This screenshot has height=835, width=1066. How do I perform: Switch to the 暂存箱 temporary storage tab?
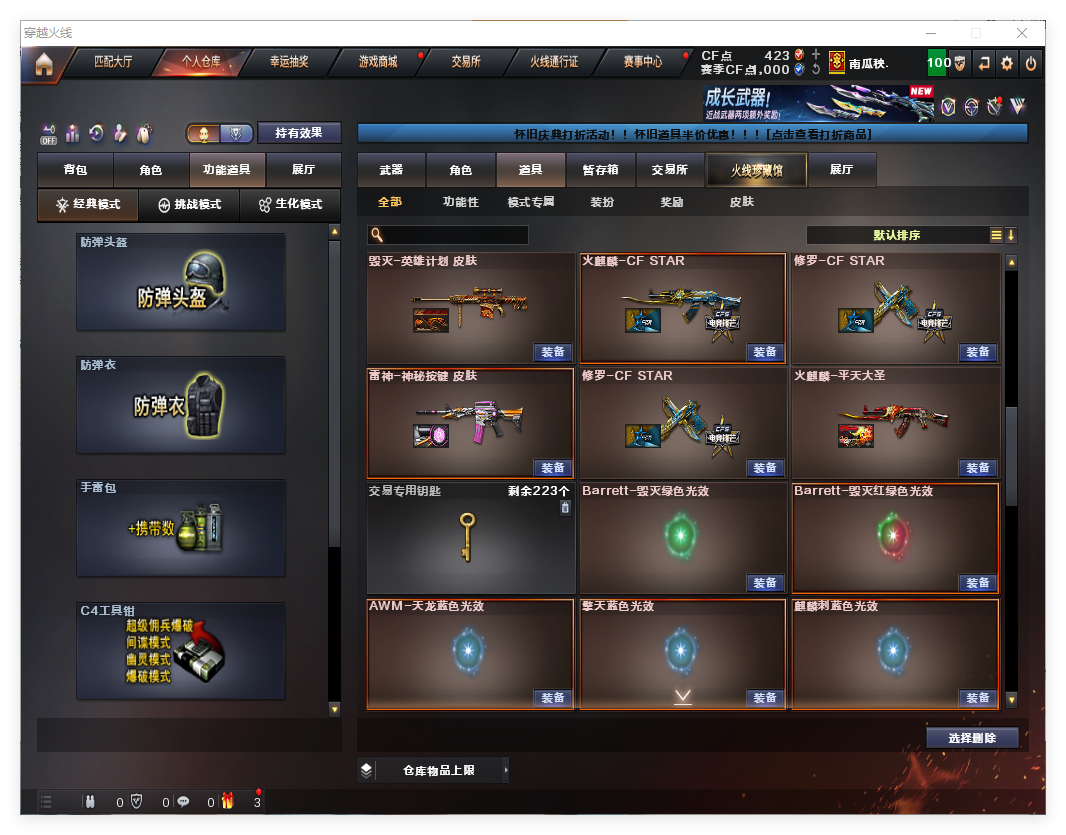pos(600,170)
